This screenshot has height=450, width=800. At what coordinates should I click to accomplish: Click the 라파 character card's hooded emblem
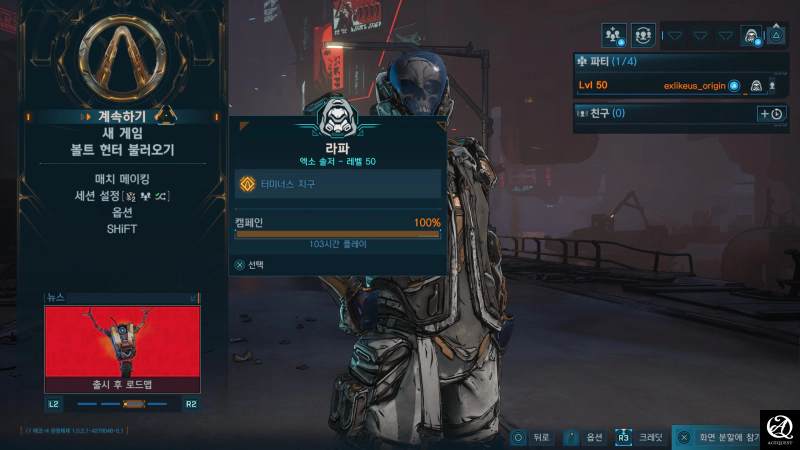pyautogui.click(x=337, y=118)
